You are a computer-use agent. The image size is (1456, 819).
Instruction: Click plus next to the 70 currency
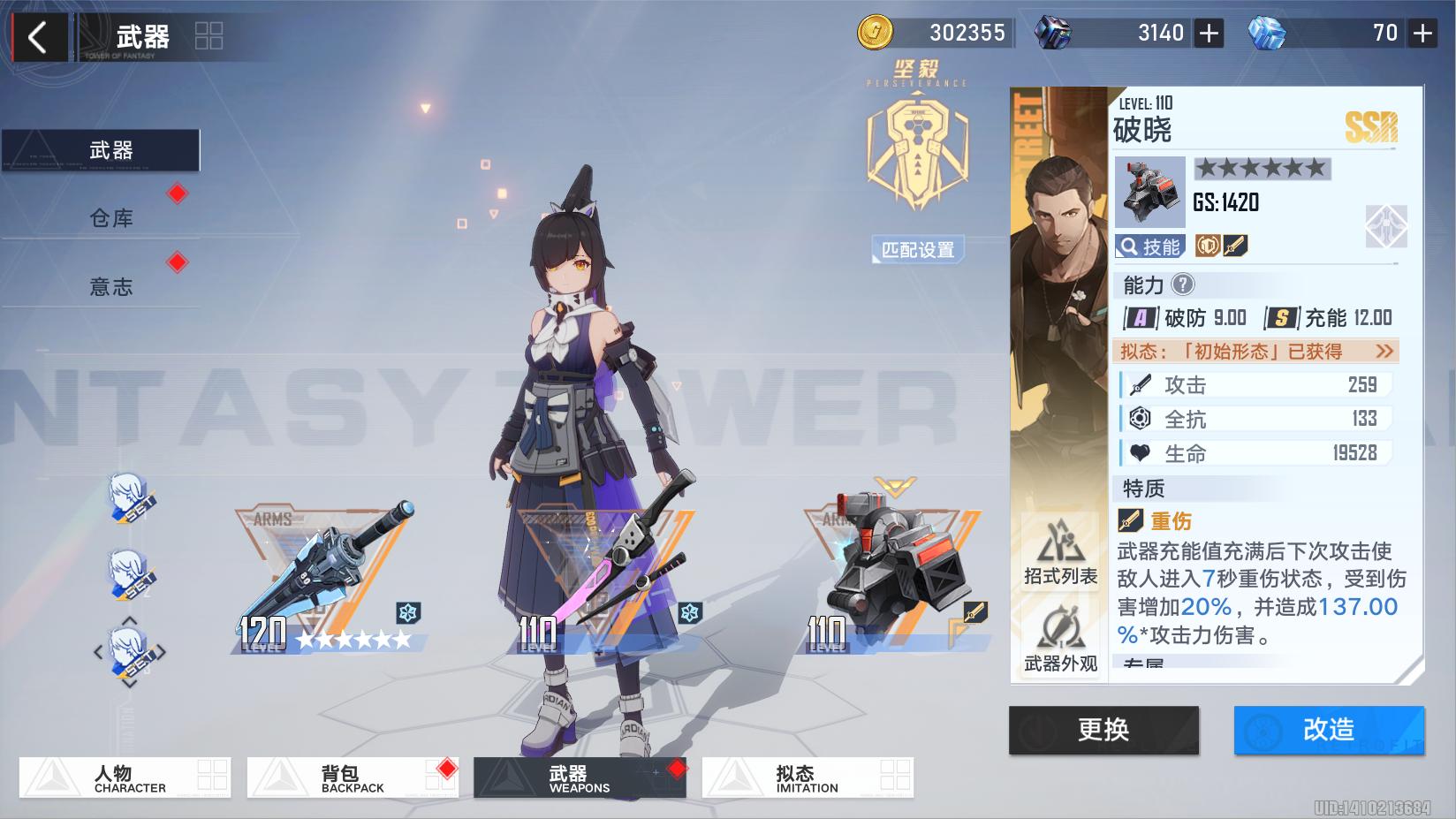(x=1422, y=34)
